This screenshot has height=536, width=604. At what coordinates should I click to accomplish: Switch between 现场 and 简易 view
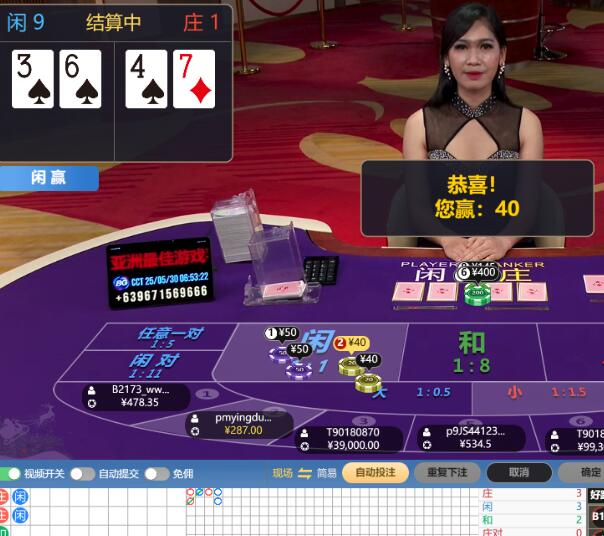pos(305,473)
